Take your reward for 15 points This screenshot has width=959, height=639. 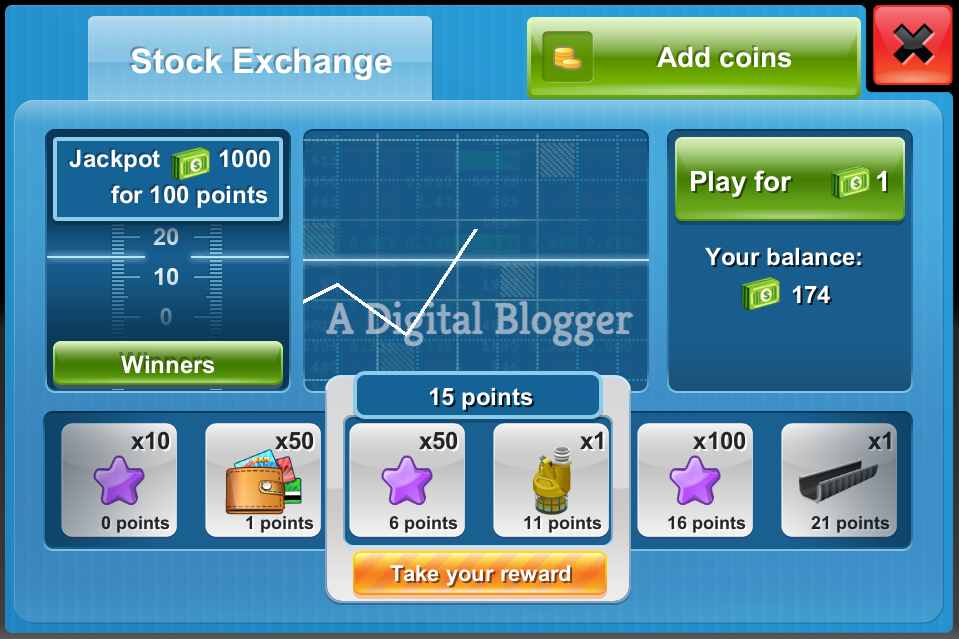[x=480, y=574]
